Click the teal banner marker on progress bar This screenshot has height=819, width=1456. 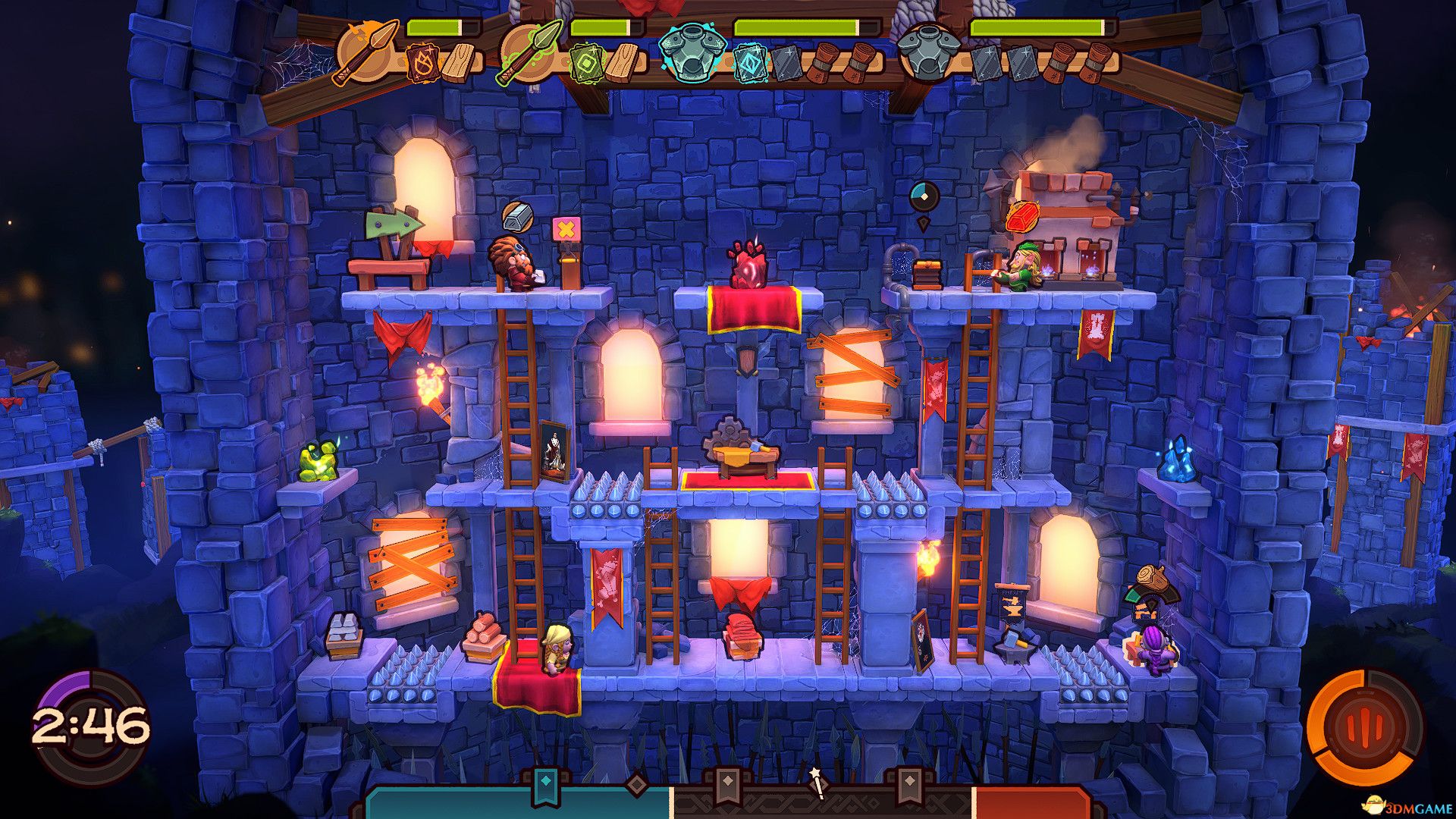tap(544, 786)
